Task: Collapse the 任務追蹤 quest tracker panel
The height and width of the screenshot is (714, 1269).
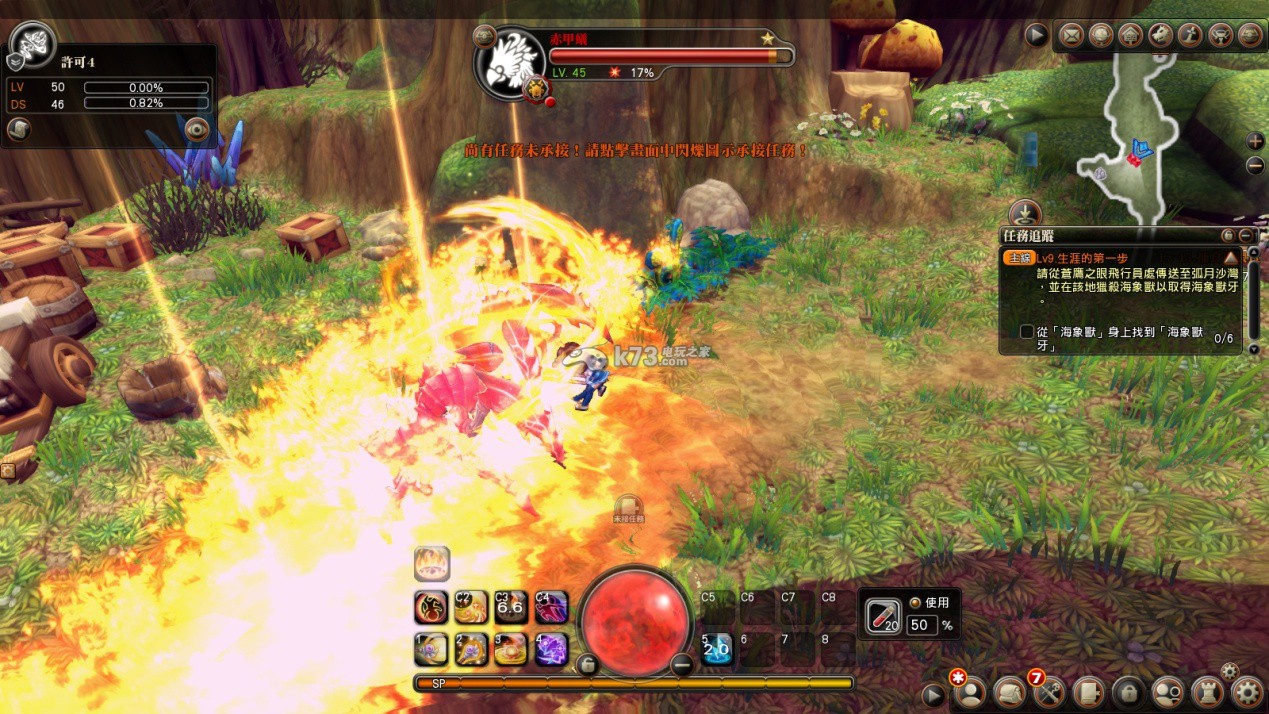Action: coord(1245,236)
